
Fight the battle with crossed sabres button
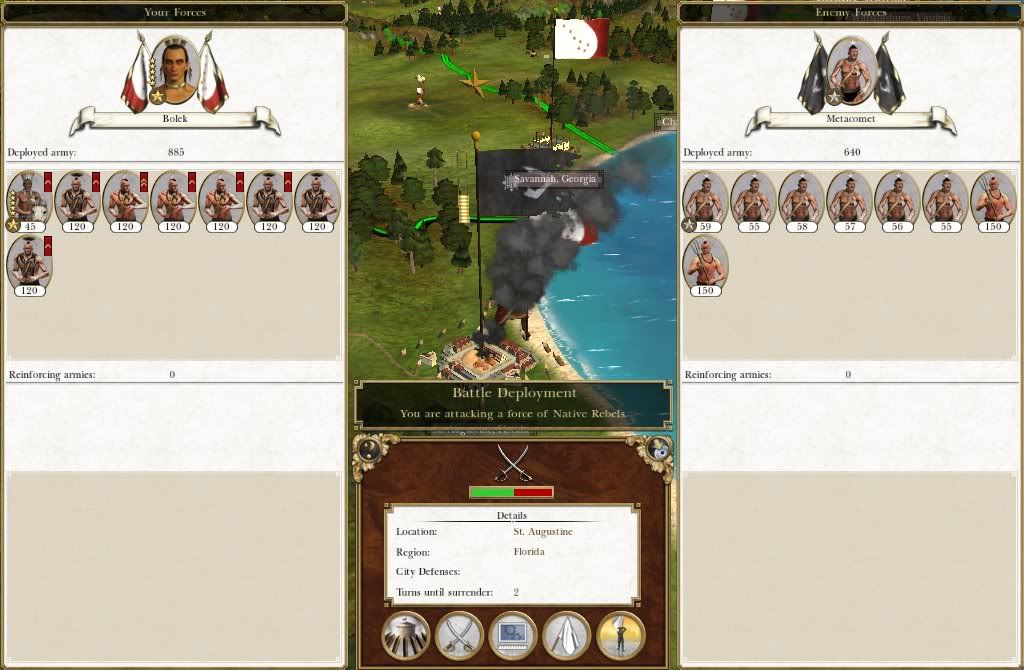click(x=460, y=636)
